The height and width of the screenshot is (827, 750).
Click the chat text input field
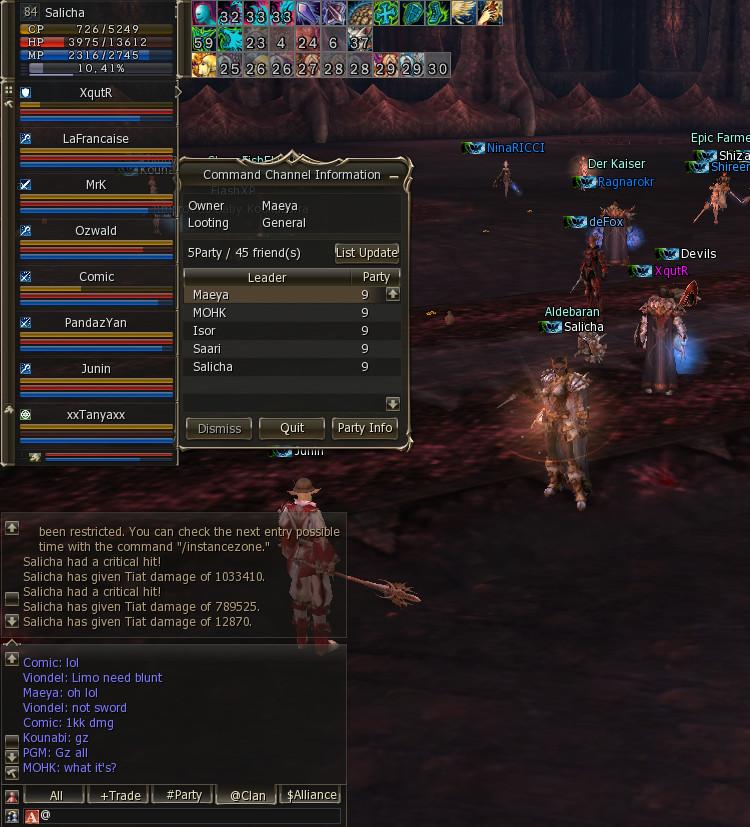190,816
